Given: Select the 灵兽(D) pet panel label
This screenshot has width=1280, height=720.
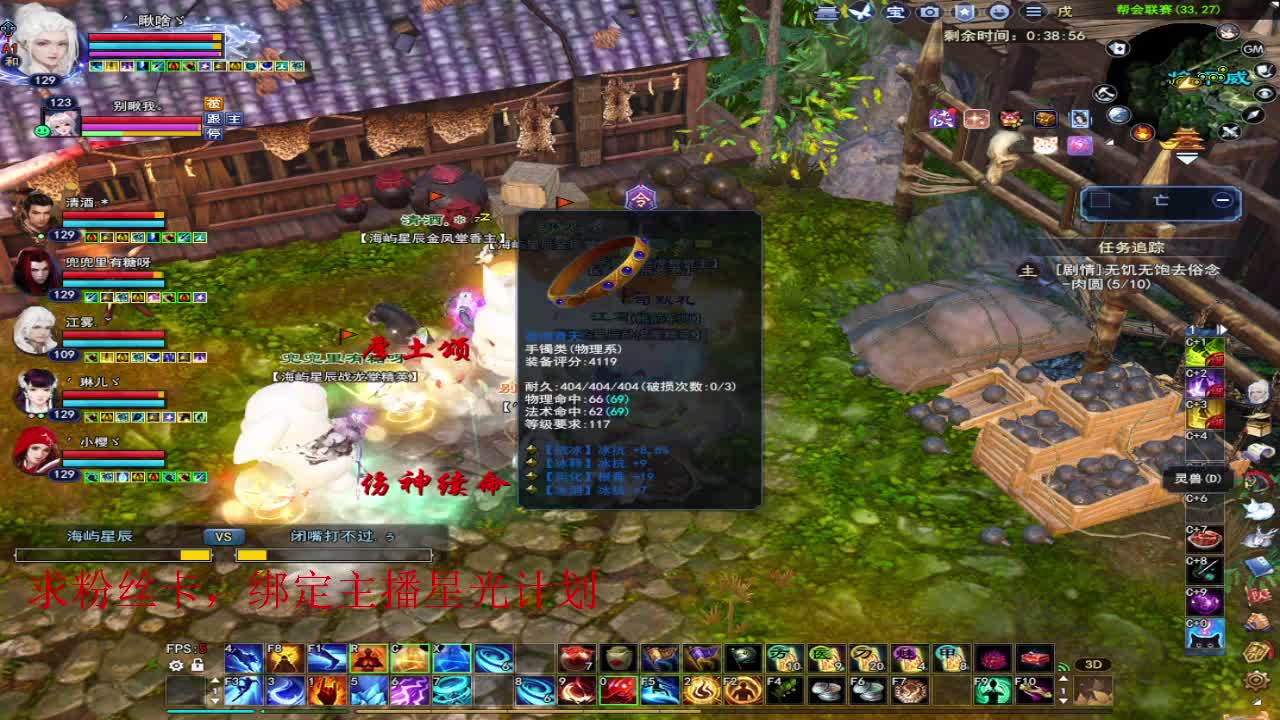Looking at the screenshot, I should coord(1196,478).
